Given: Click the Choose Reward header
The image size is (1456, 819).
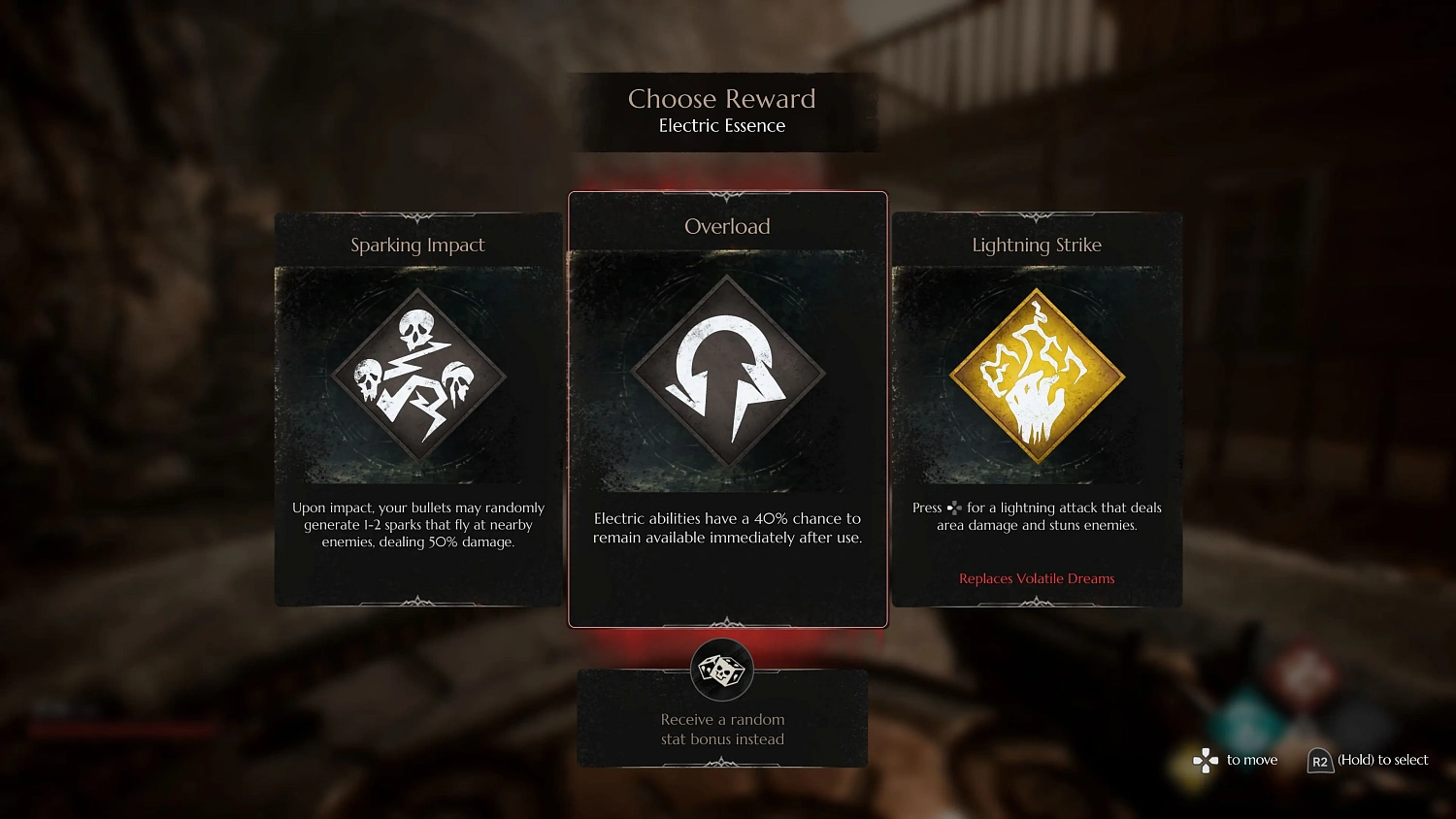Looking at the screenshot, I should pyautogui.click(x=722, y=98).
